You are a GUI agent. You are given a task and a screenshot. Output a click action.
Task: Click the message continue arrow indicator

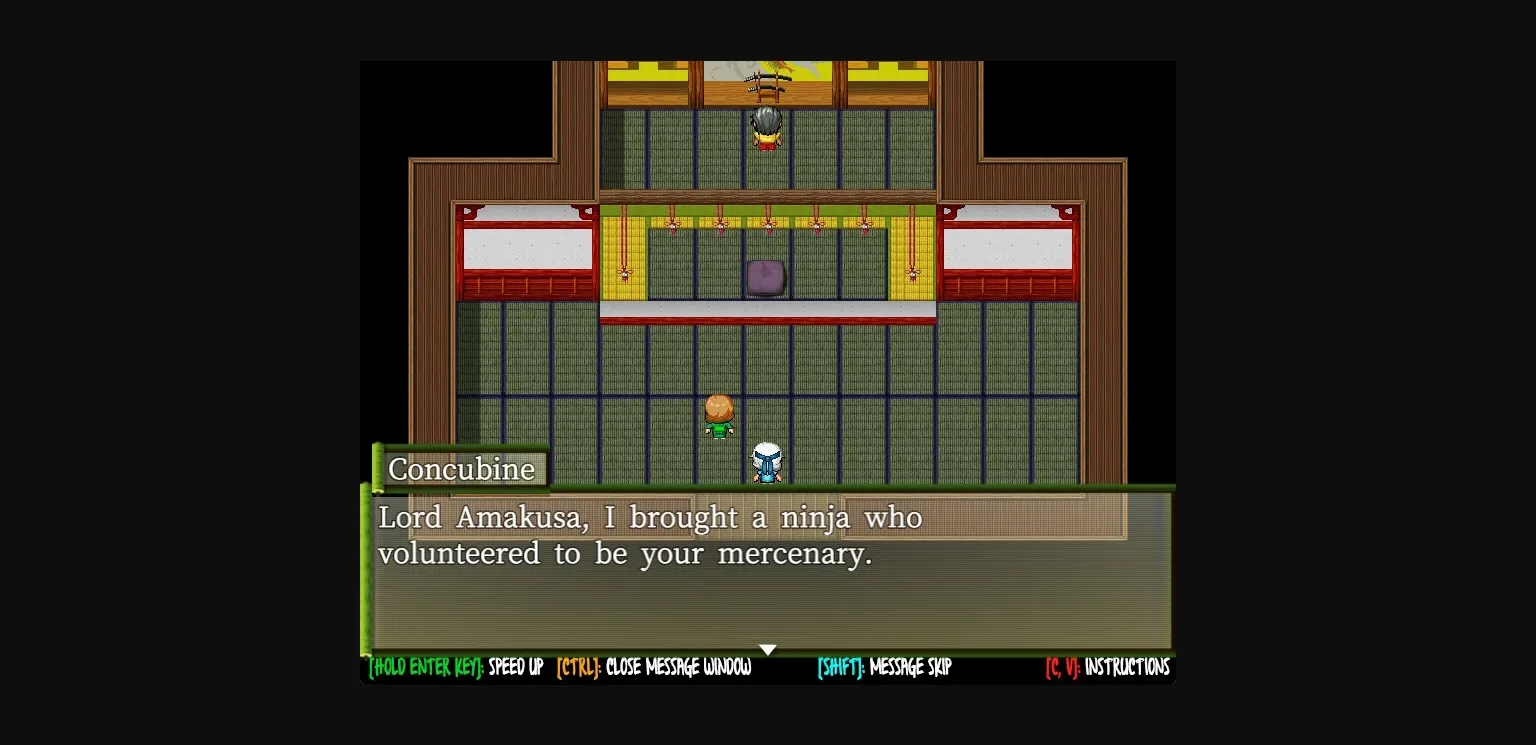click(767, 649)
